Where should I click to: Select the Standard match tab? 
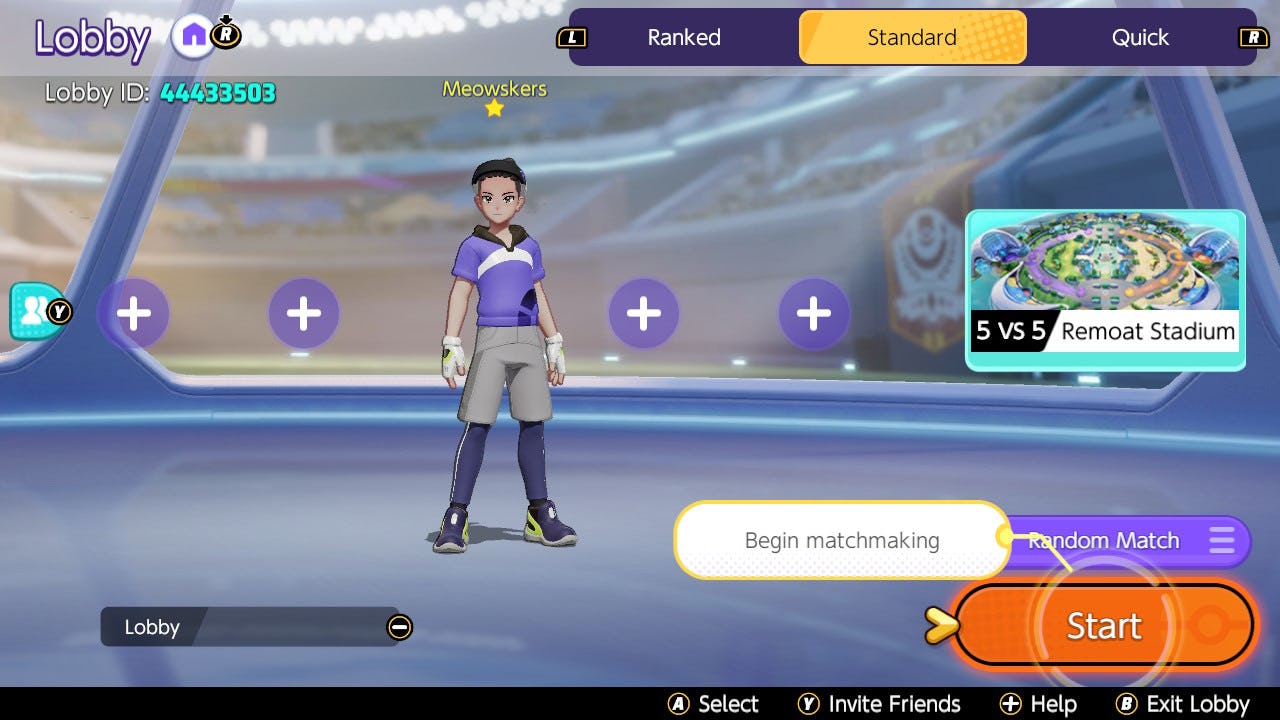click(911, 37)
